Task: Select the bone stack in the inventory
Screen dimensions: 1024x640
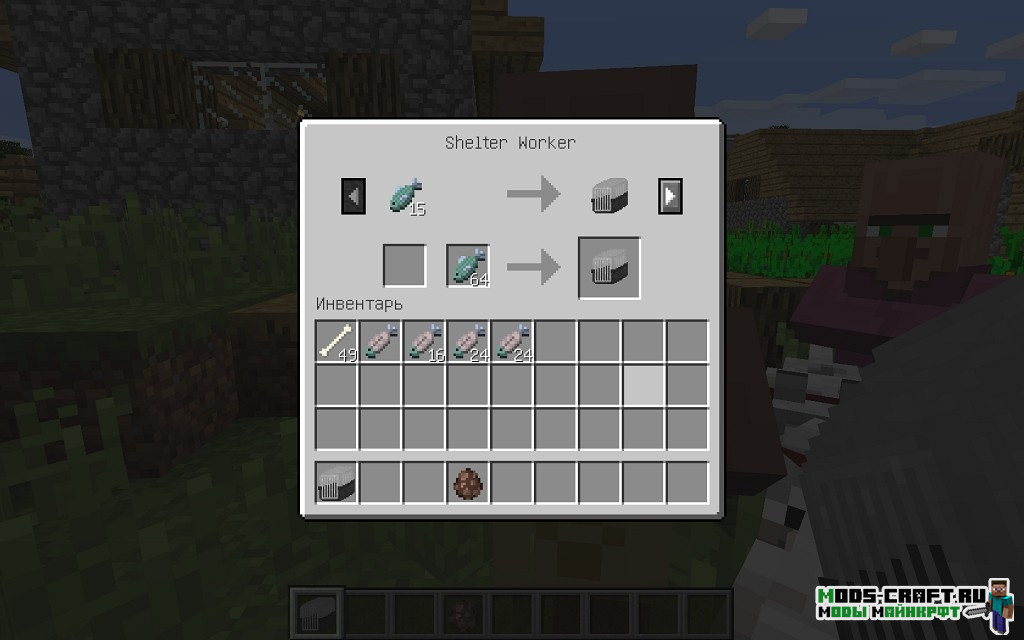Action: (337, 342)
